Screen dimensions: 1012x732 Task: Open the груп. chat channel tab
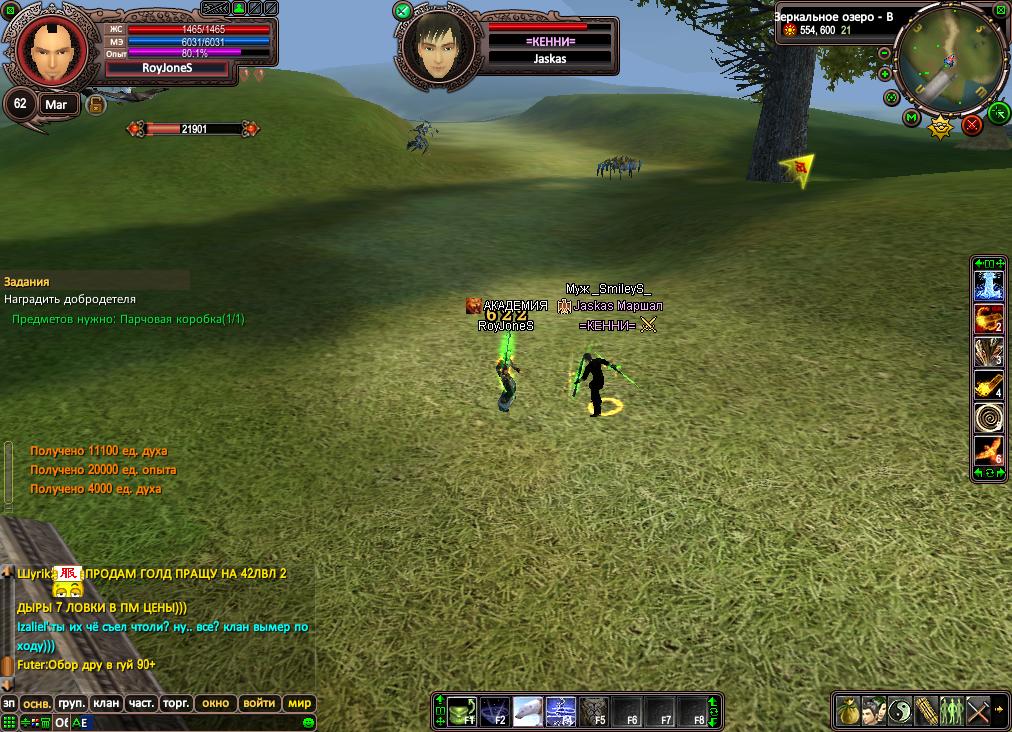point(71,703)
